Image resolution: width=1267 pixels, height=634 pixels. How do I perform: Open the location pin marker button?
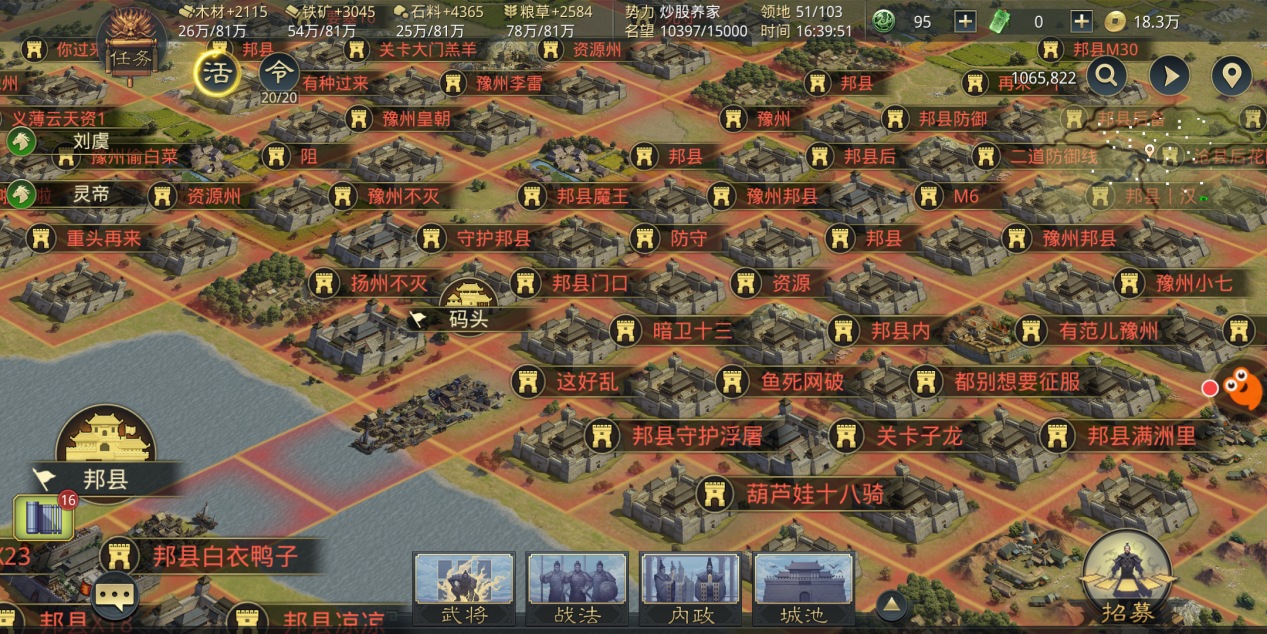tap(1232, 75)
